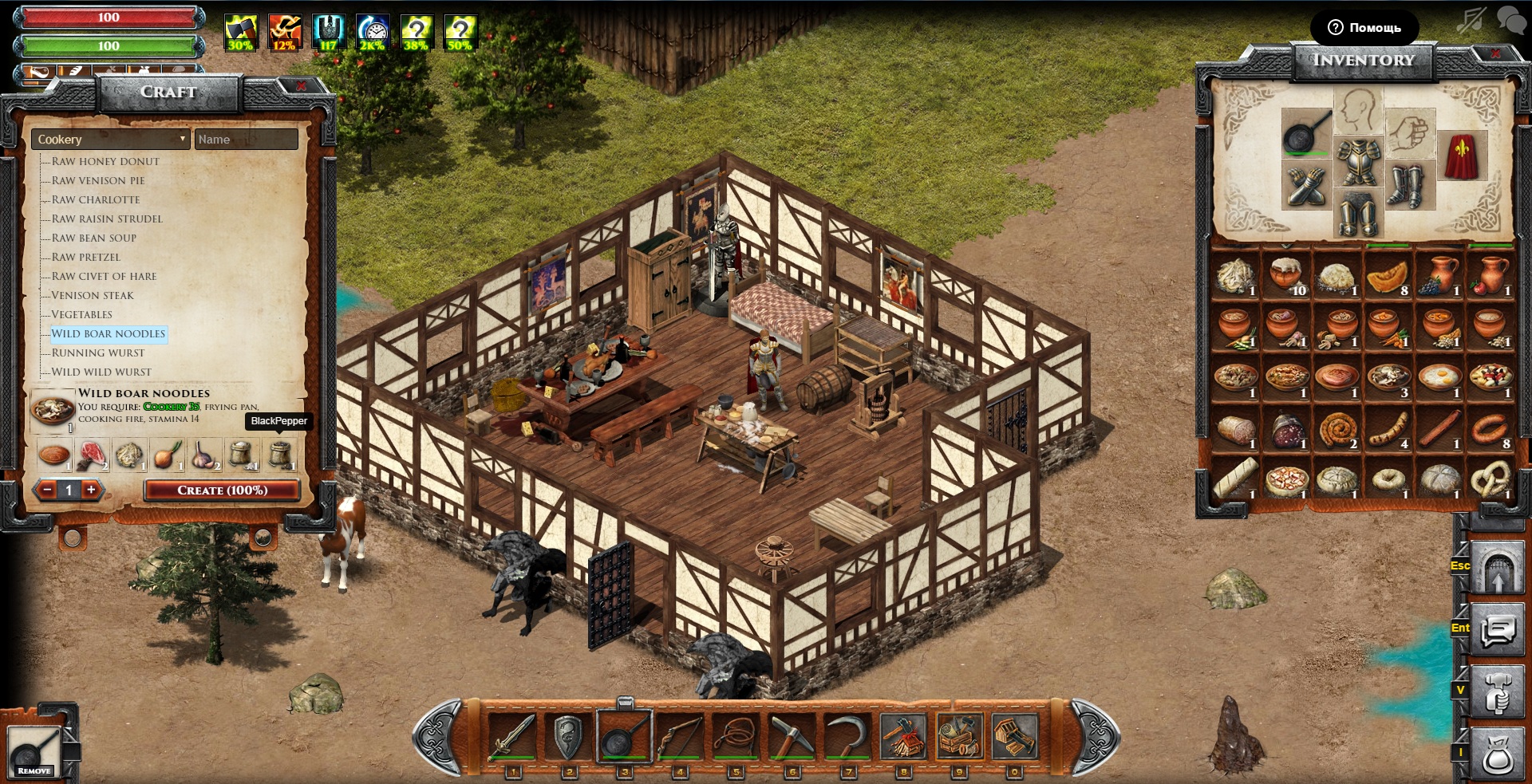The height and width of the screenshot is (784, 1532).
Task: Select the bow hotbar slot
Action: 680,736
